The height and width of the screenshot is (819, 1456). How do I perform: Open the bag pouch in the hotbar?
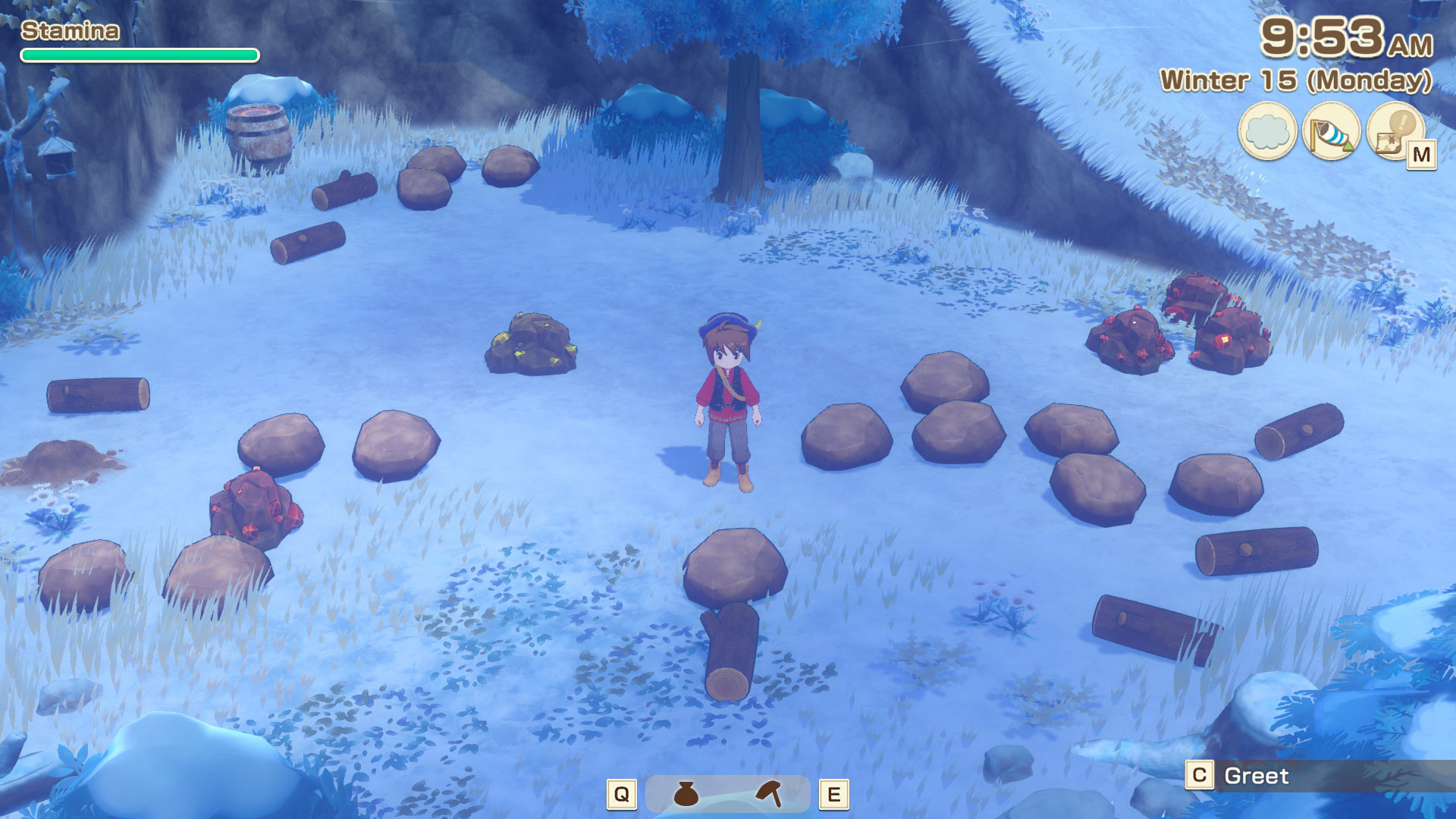[686, 794]
